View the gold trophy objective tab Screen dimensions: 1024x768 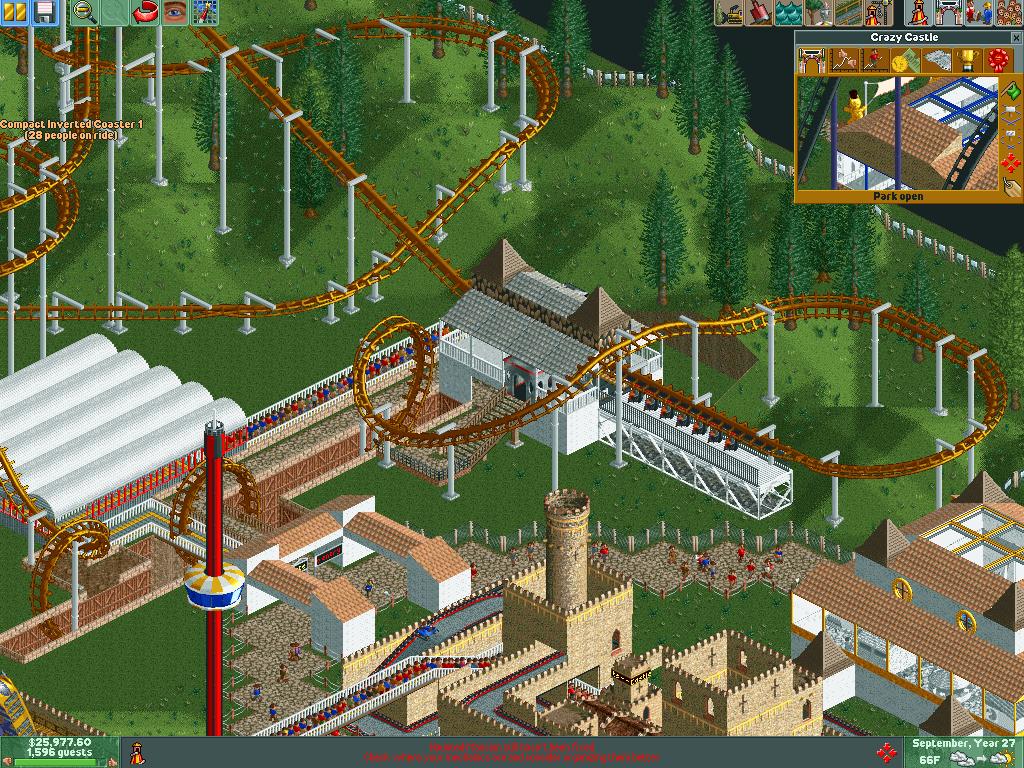point(966,60)
